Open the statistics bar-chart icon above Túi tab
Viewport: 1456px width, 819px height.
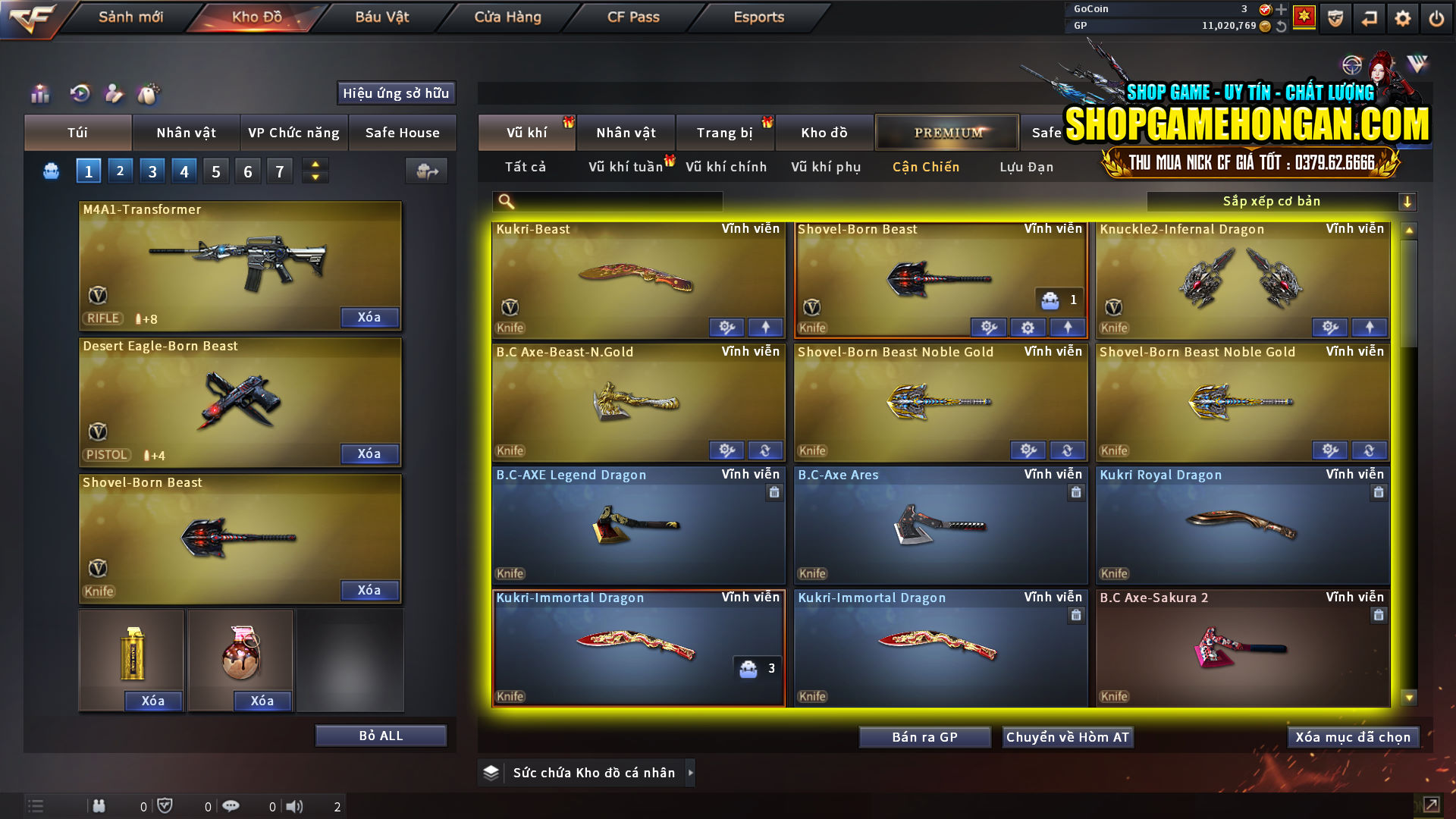39,94
